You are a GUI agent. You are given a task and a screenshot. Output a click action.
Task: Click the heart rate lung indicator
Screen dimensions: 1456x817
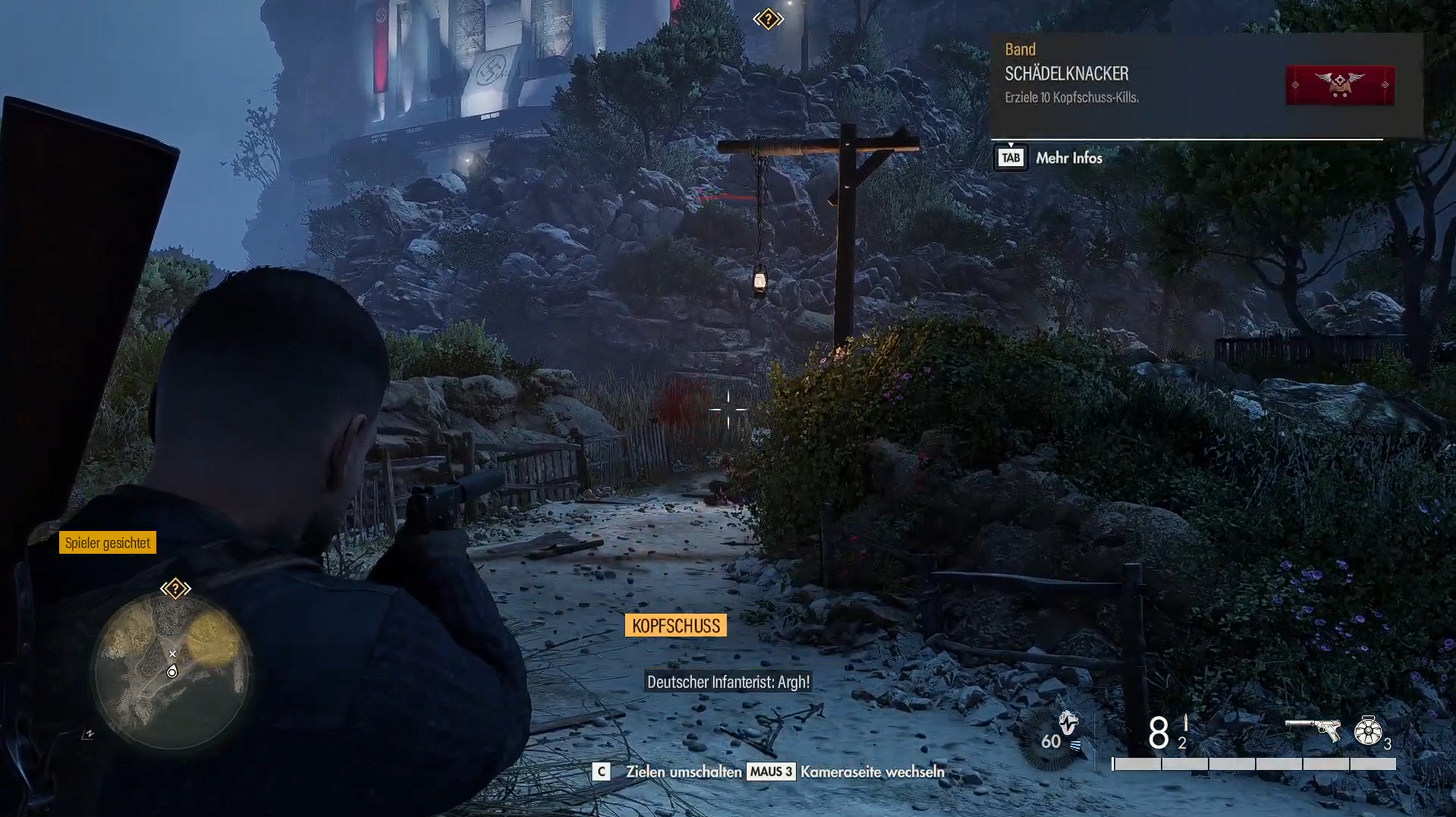click(1067, 723)
